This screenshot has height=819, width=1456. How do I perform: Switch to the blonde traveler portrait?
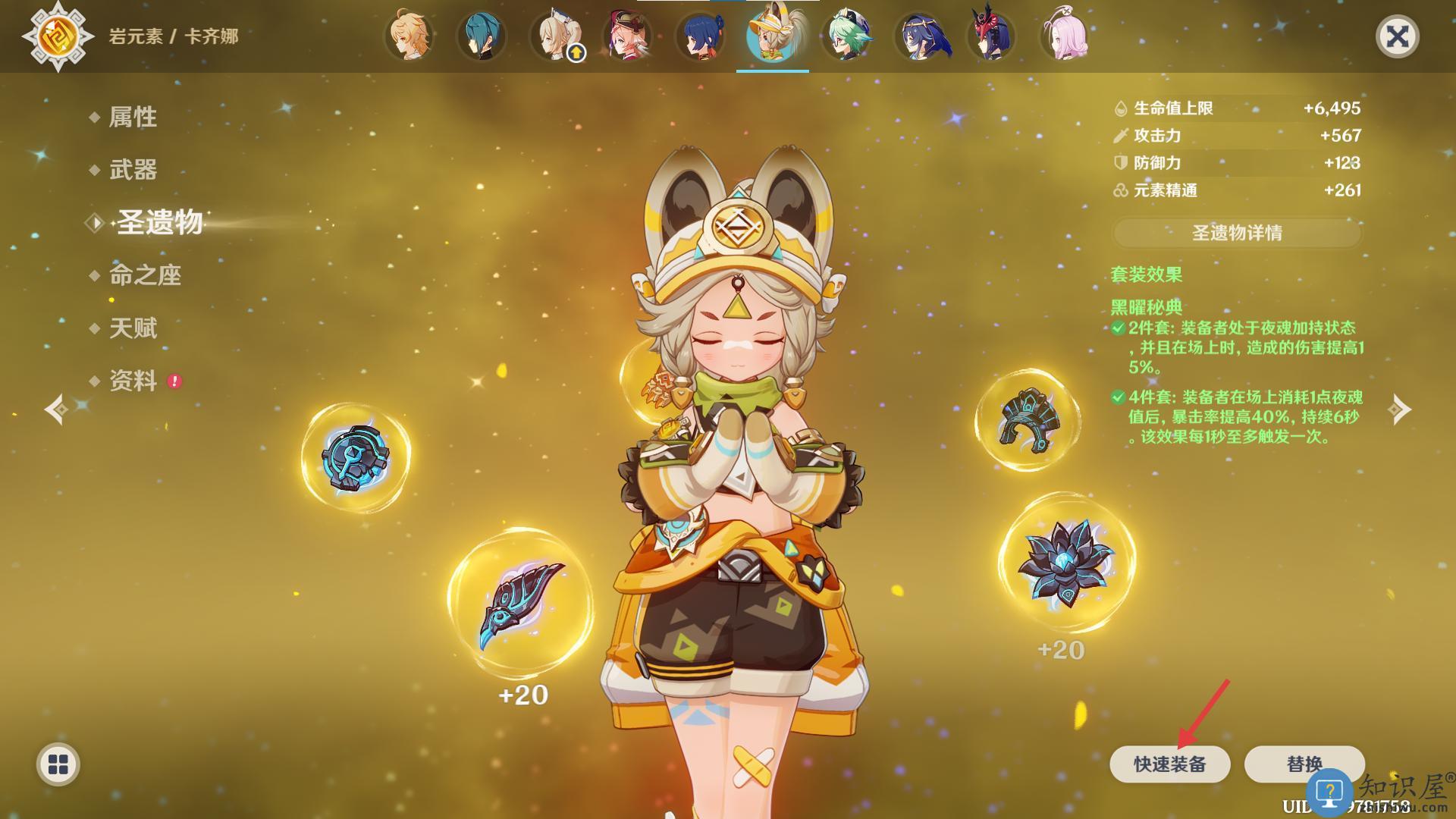[x=409, y=36]
